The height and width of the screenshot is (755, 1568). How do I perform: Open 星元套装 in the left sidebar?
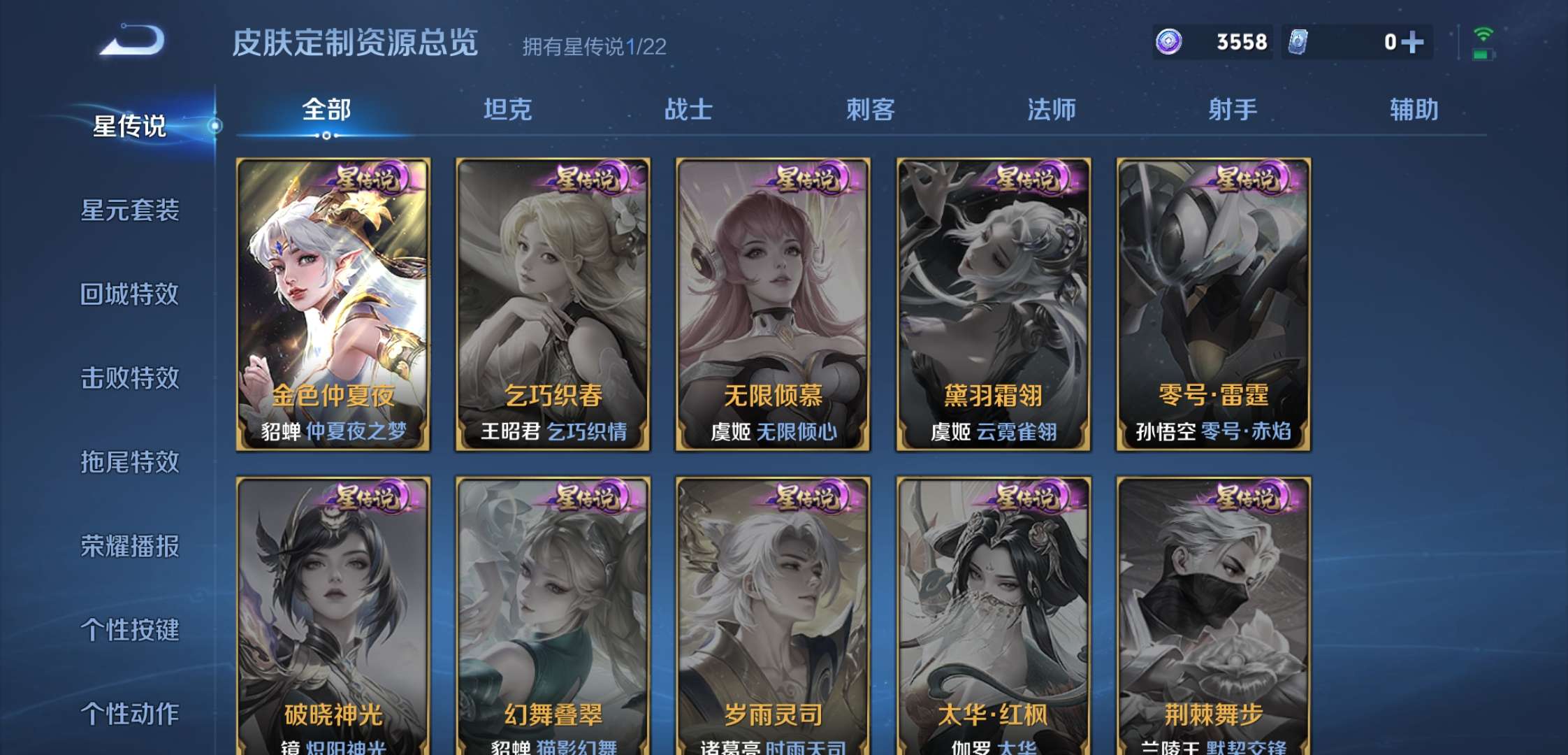pos(133,212)
